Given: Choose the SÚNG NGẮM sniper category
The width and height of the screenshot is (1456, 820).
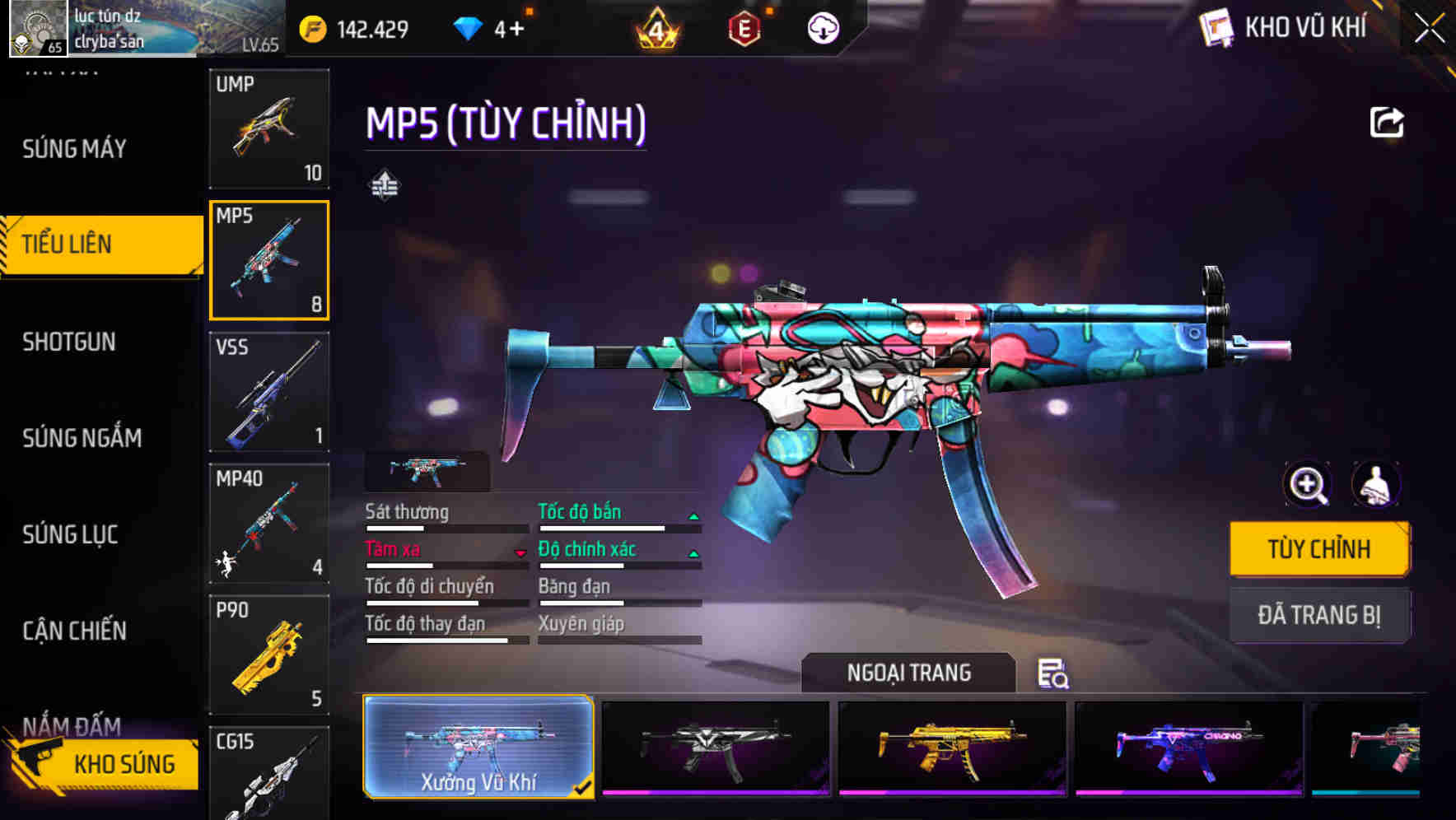Looking at the screenshot, I should pyautogui.click(x=82, y=438).
